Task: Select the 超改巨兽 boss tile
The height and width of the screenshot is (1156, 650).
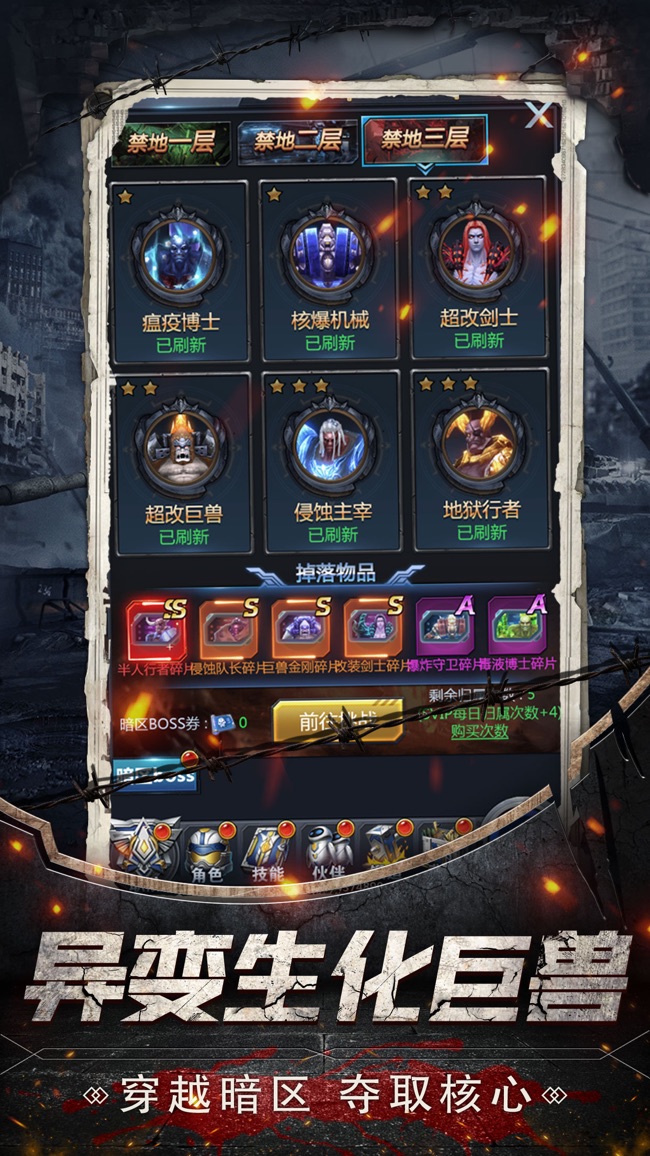Action: click(x=183, y=462)
